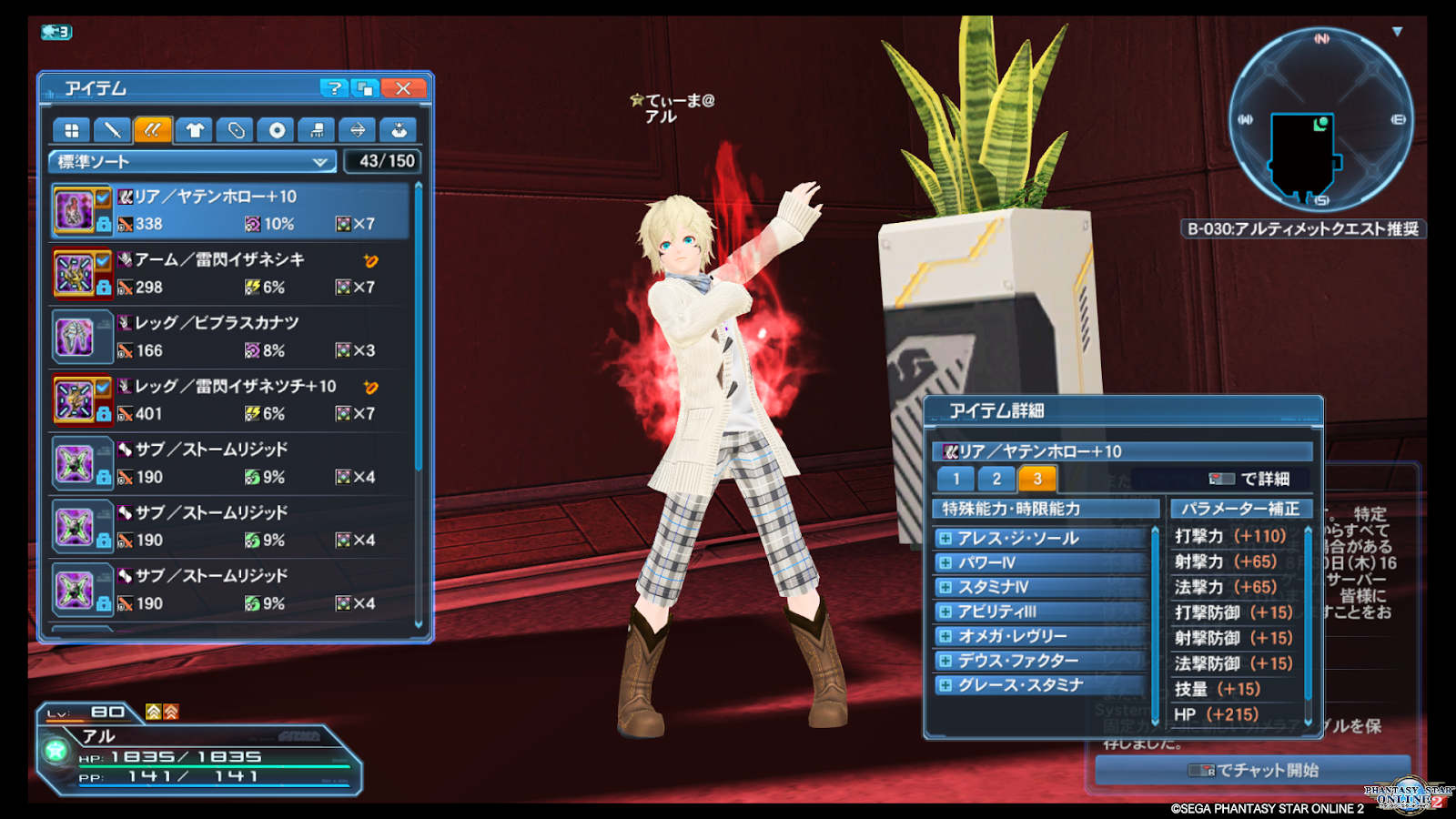The height and width of the screenshot is (819, 1456).
Task: Close the アイテム inventory window
Action: 403,88
